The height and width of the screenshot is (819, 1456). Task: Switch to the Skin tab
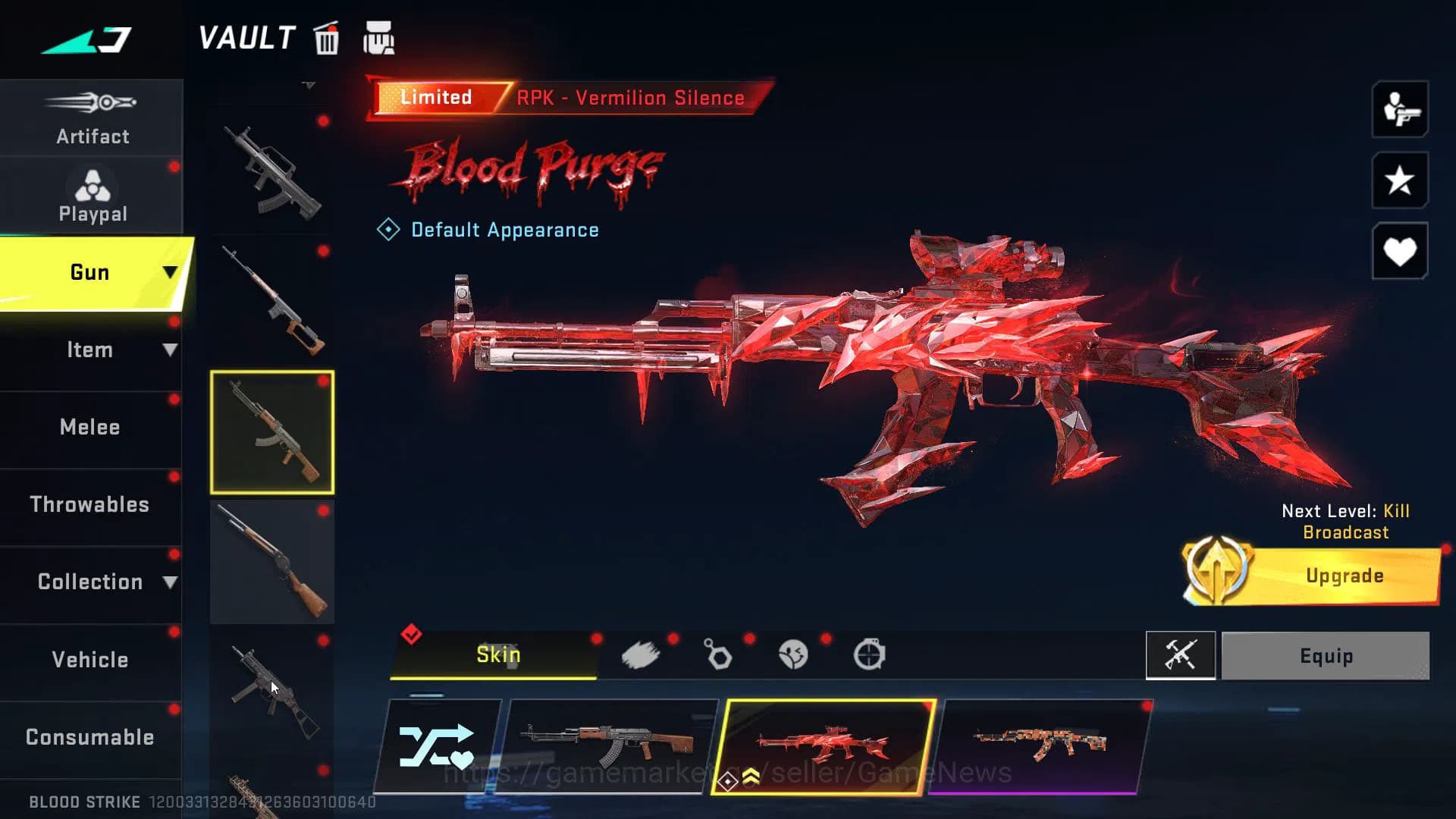coord(497,654)
